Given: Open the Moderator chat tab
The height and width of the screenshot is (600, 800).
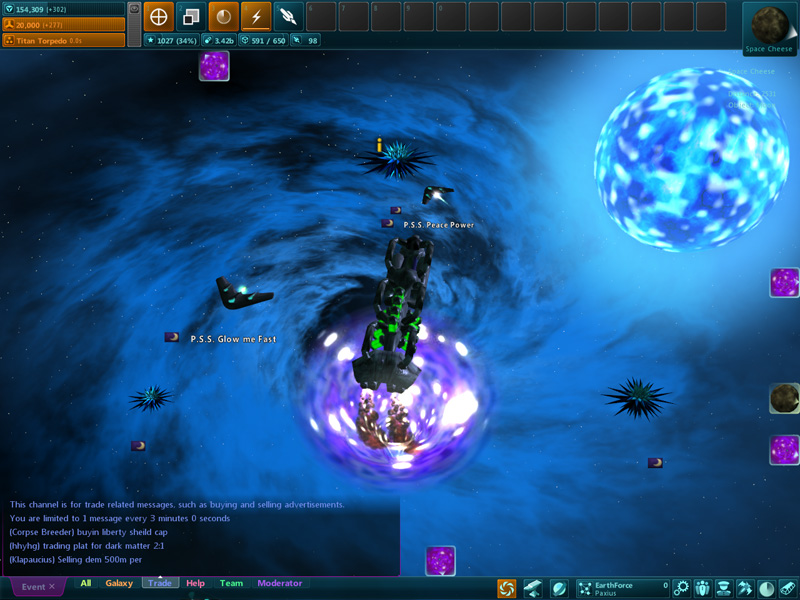Looking at the screenshot, I should click(279, 583).
